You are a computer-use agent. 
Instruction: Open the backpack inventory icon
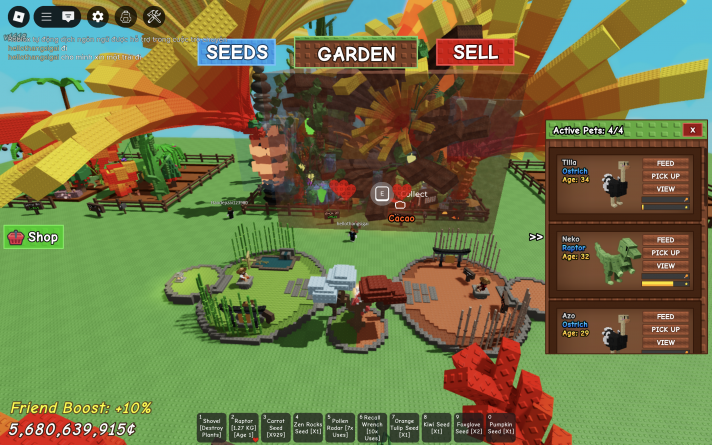(125, 17)
